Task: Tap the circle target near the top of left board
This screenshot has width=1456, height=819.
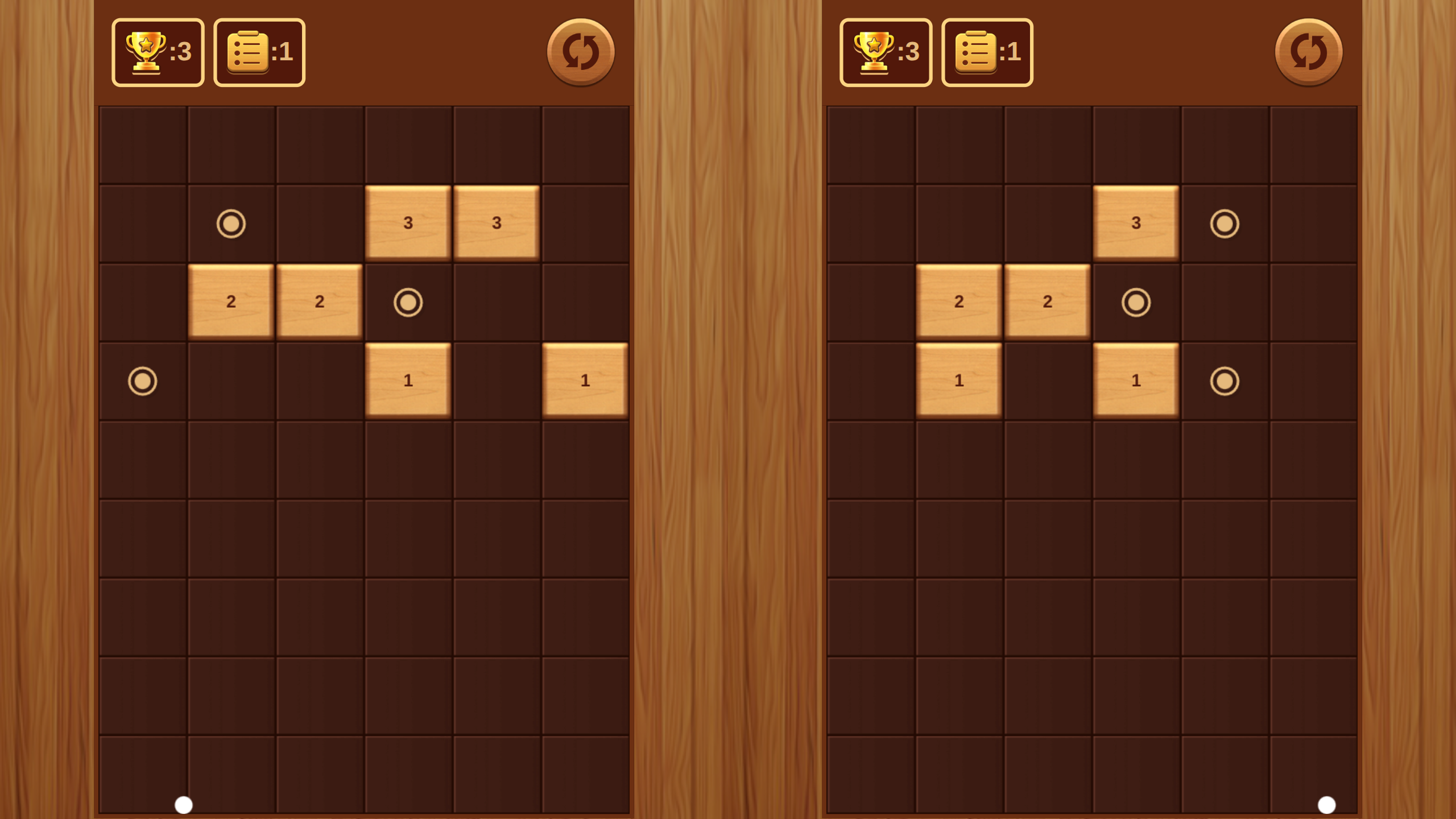Action: pos(230,225)
